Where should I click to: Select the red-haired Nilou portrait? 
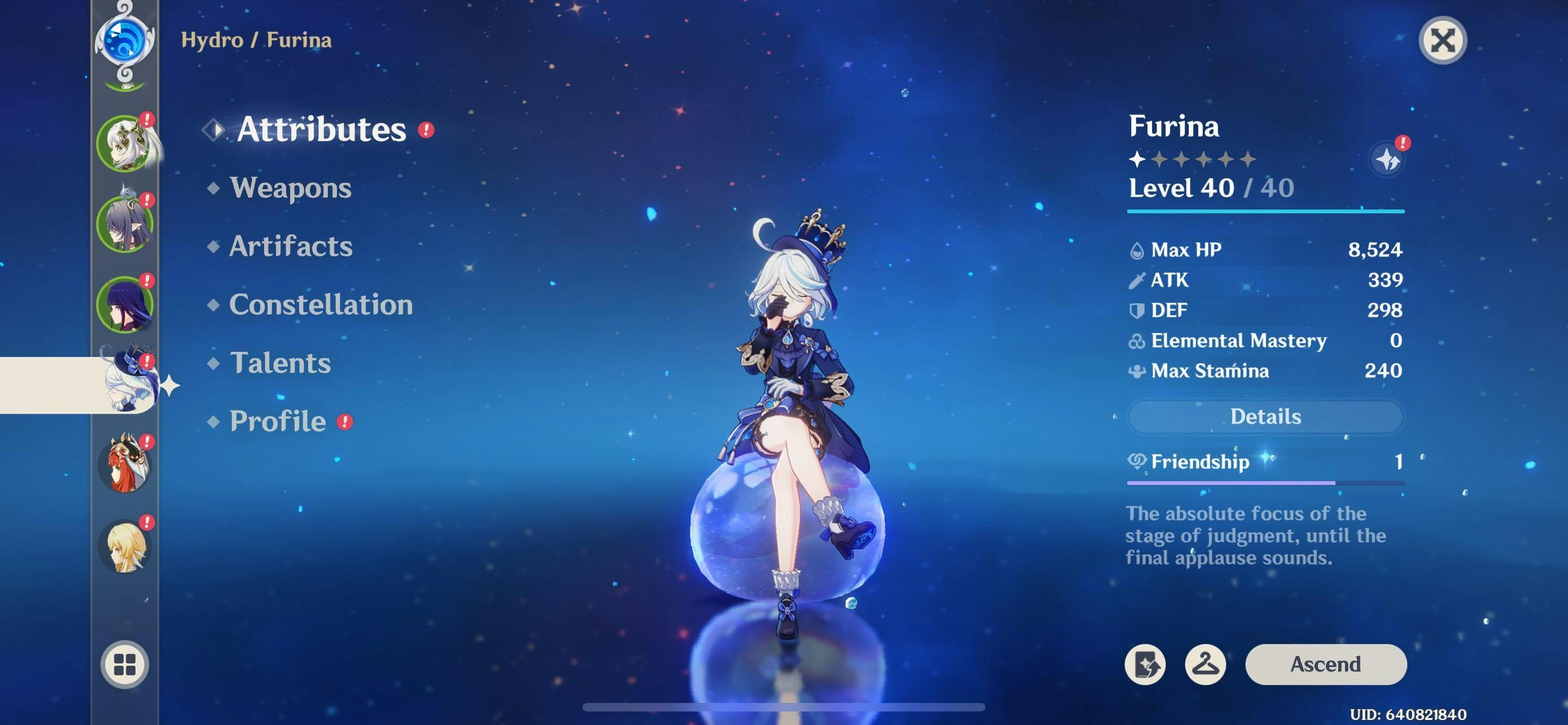pyautogui.click(x=125, y=465)
